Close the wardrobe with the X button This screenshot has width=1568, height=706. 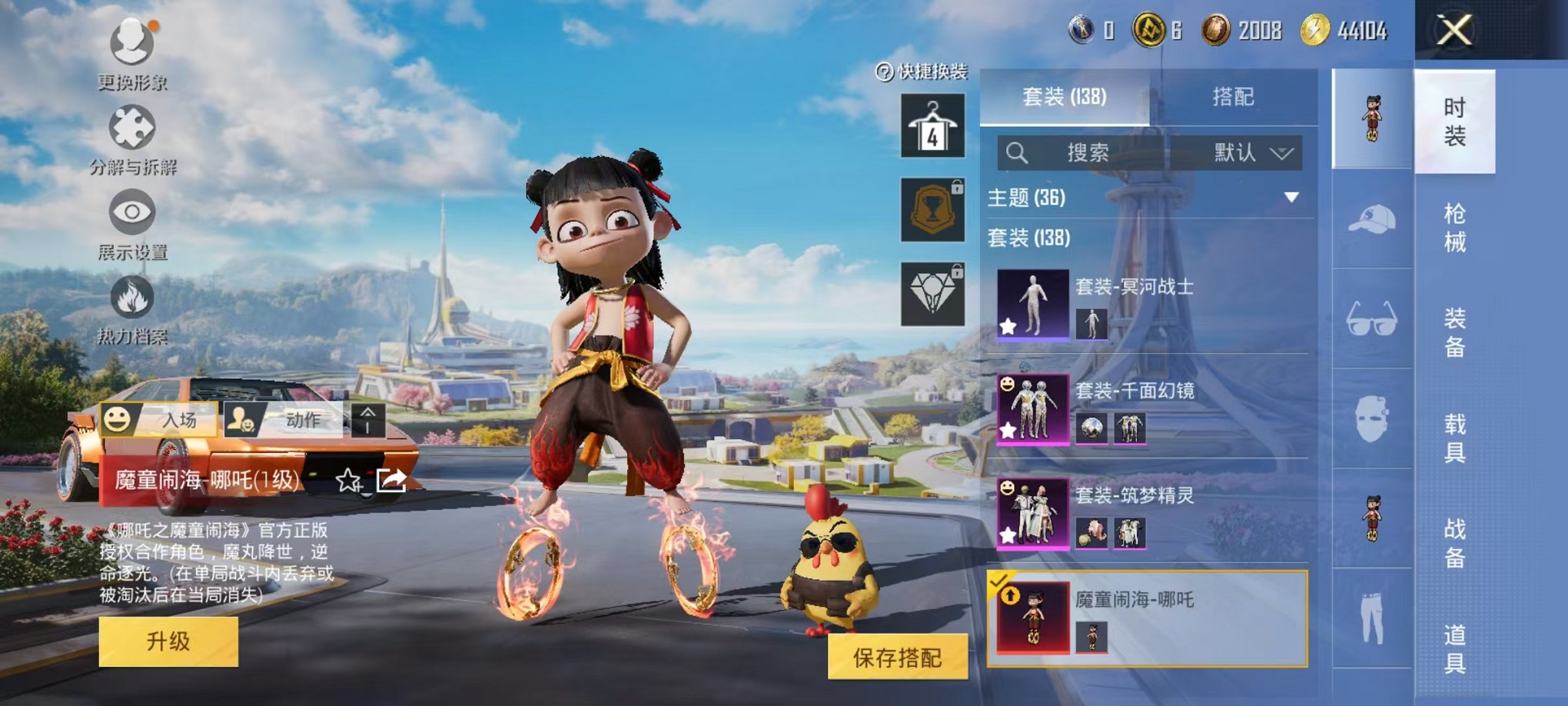(x=1454, y=32)
